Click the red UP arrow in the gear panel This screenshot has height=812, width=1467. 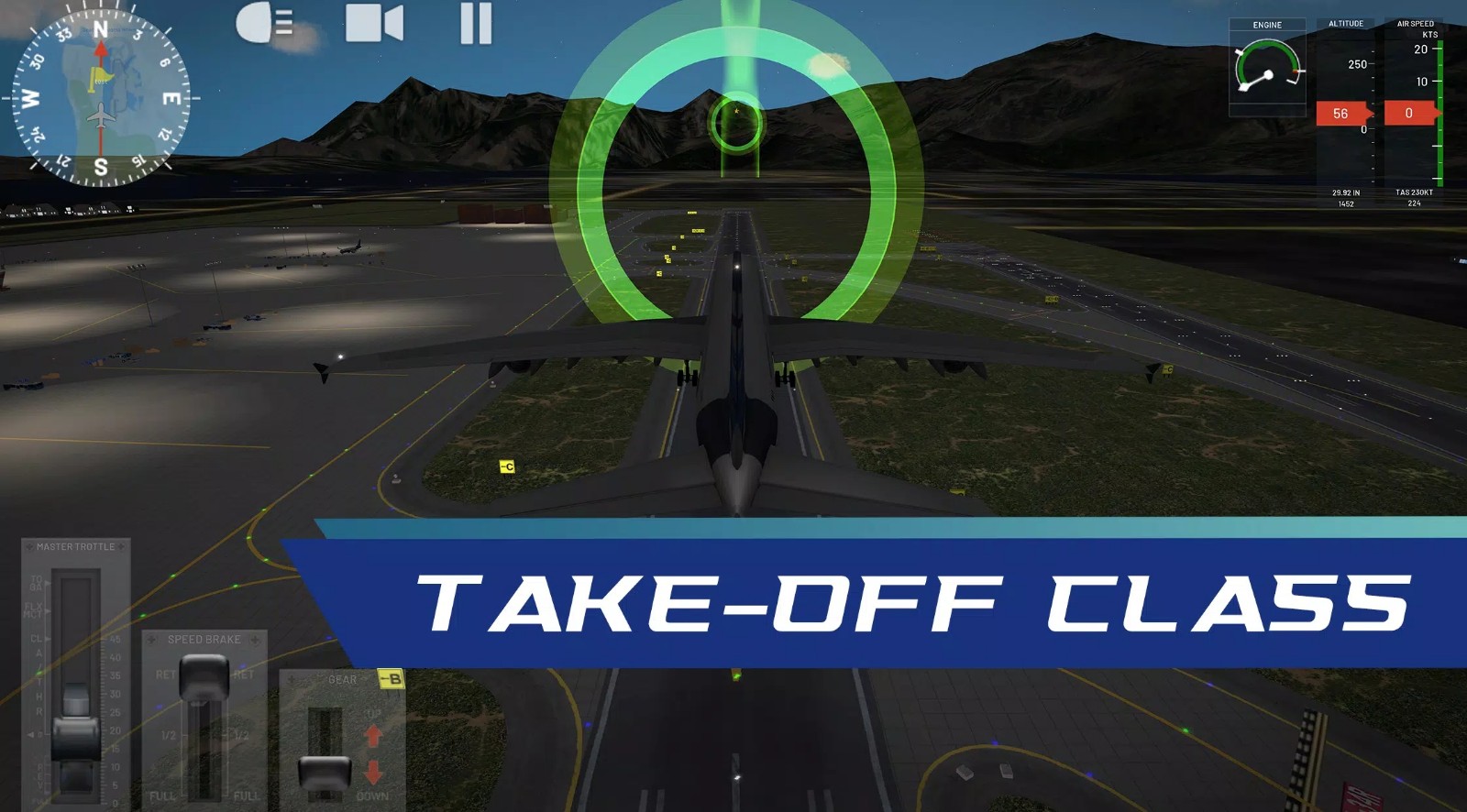372,733
